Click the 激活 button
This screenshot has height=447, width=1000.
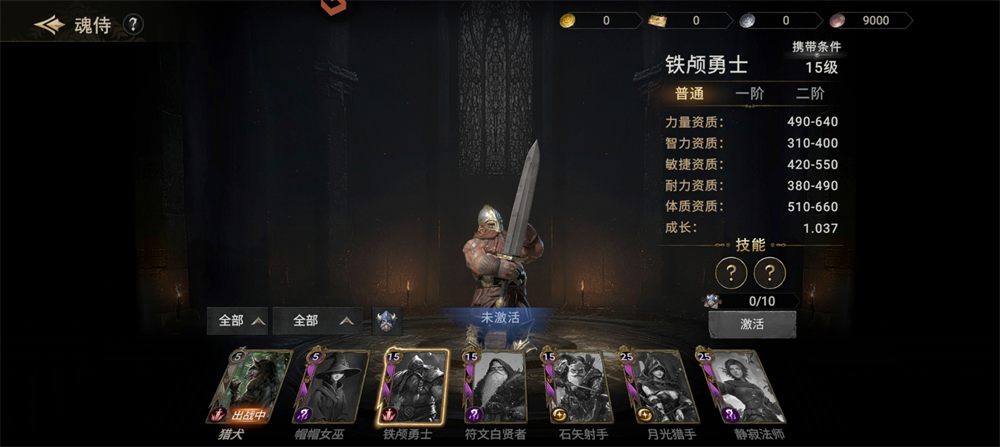tap(752, 325)
